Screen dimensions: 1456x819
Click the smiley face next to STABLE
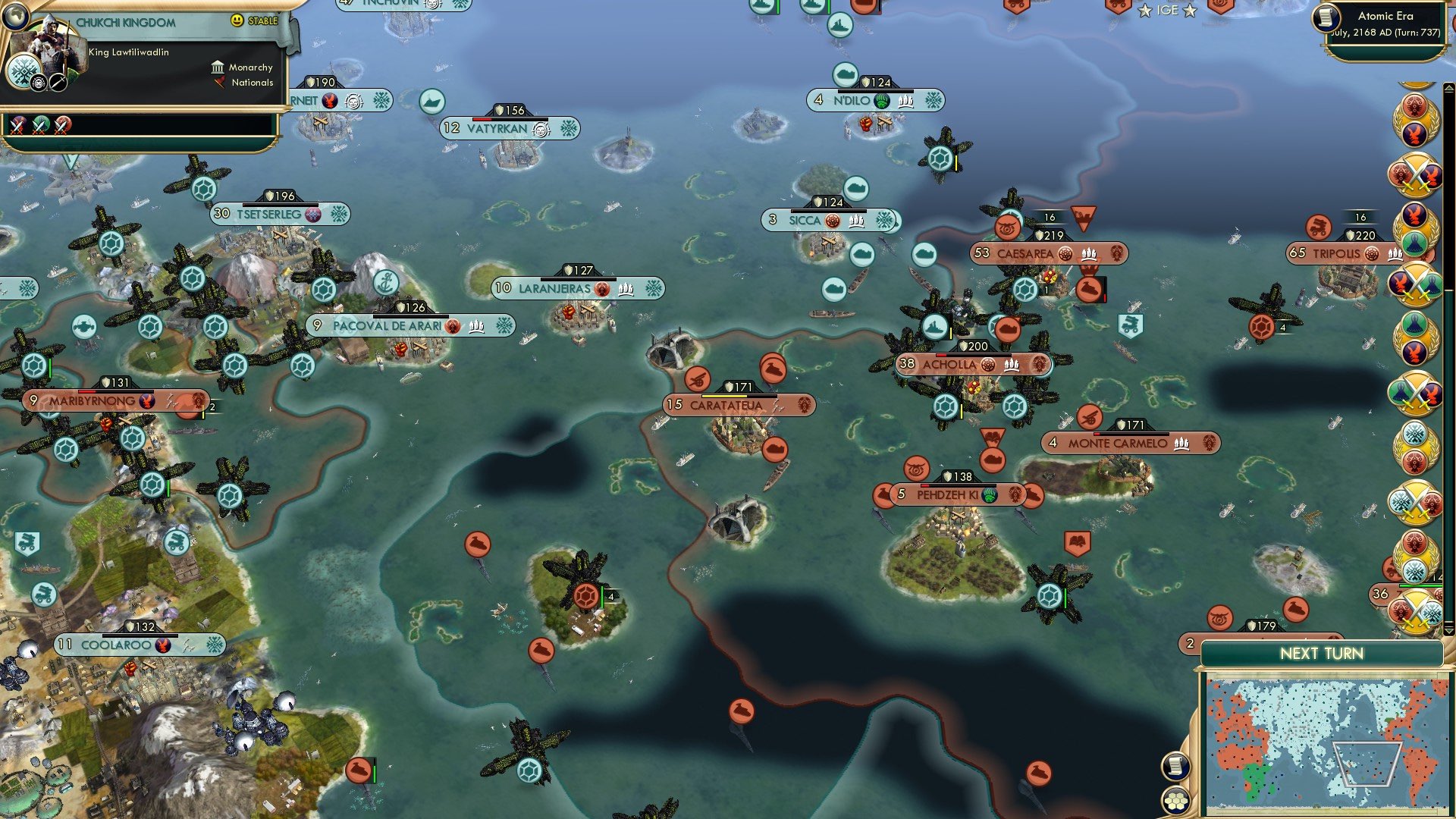(x=238, y=21)
